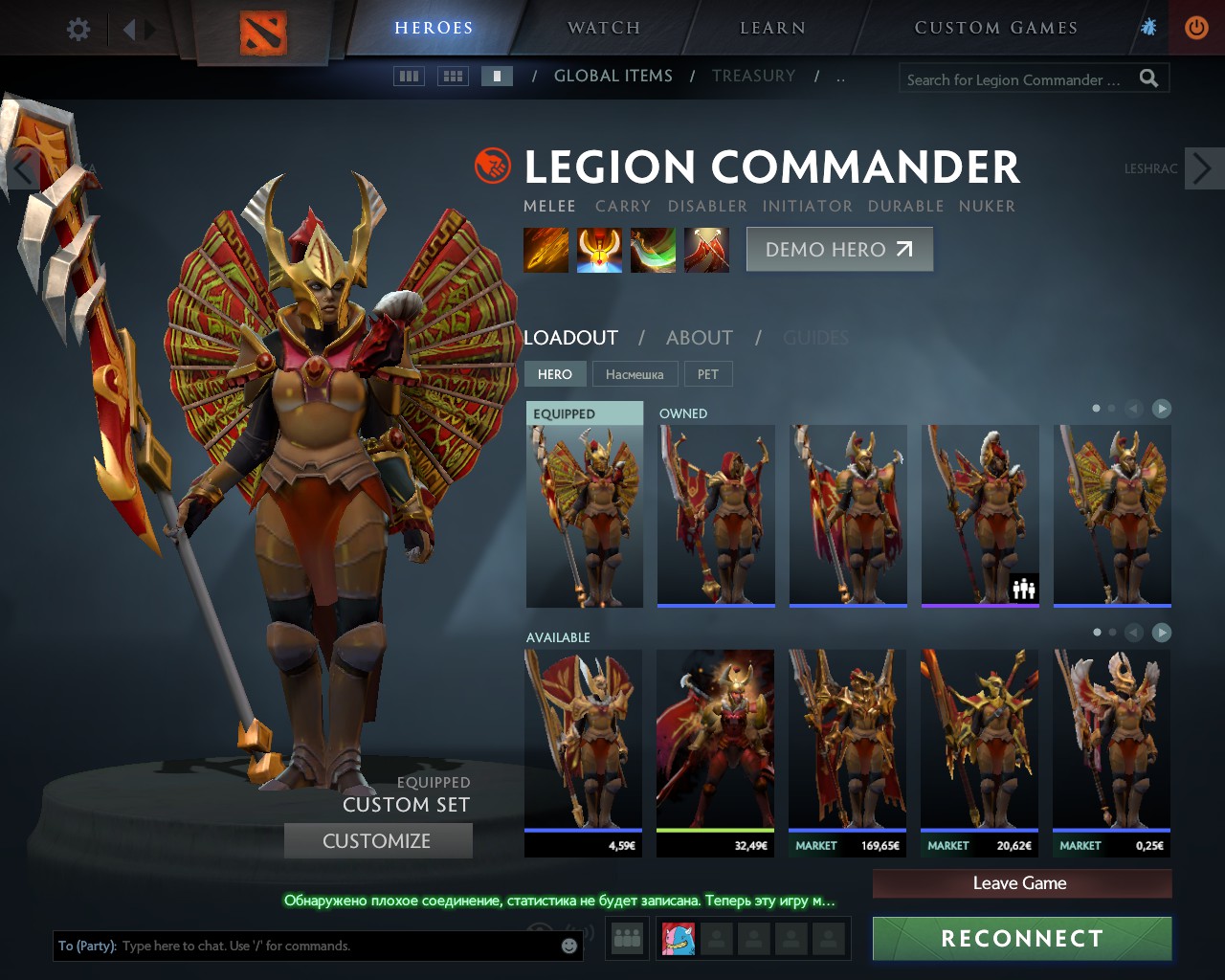
Task: Open the Treasury link
Action: coord(753,76)
